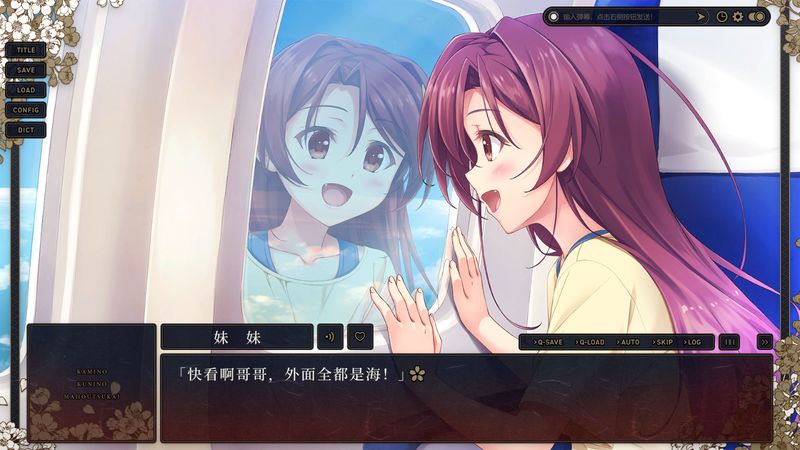Open the CONFIG settings
The image size is (800, 450).
pos(26,109)
